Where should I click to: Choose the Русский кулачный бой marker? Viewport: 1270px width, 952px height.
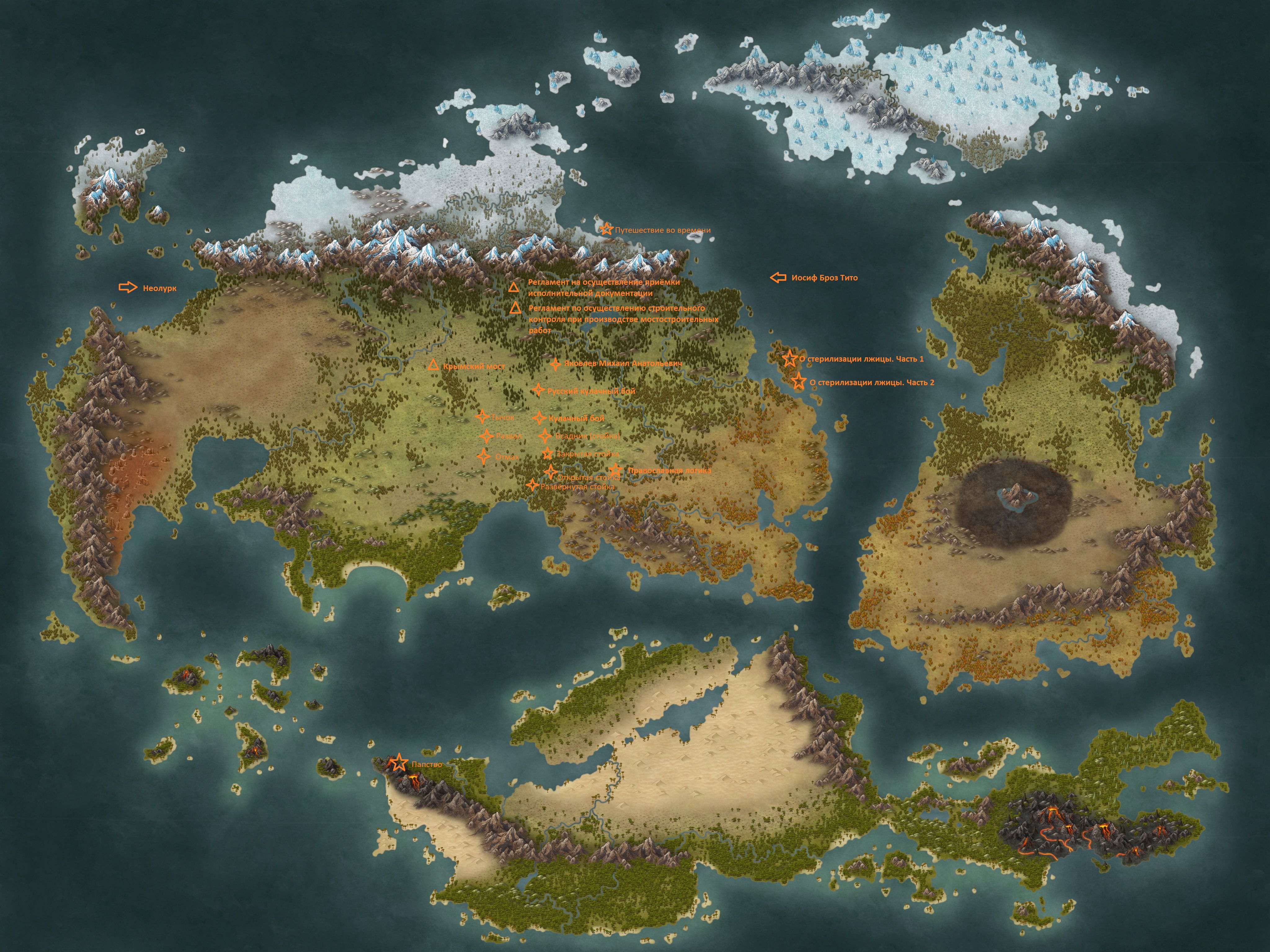[537, 390]
